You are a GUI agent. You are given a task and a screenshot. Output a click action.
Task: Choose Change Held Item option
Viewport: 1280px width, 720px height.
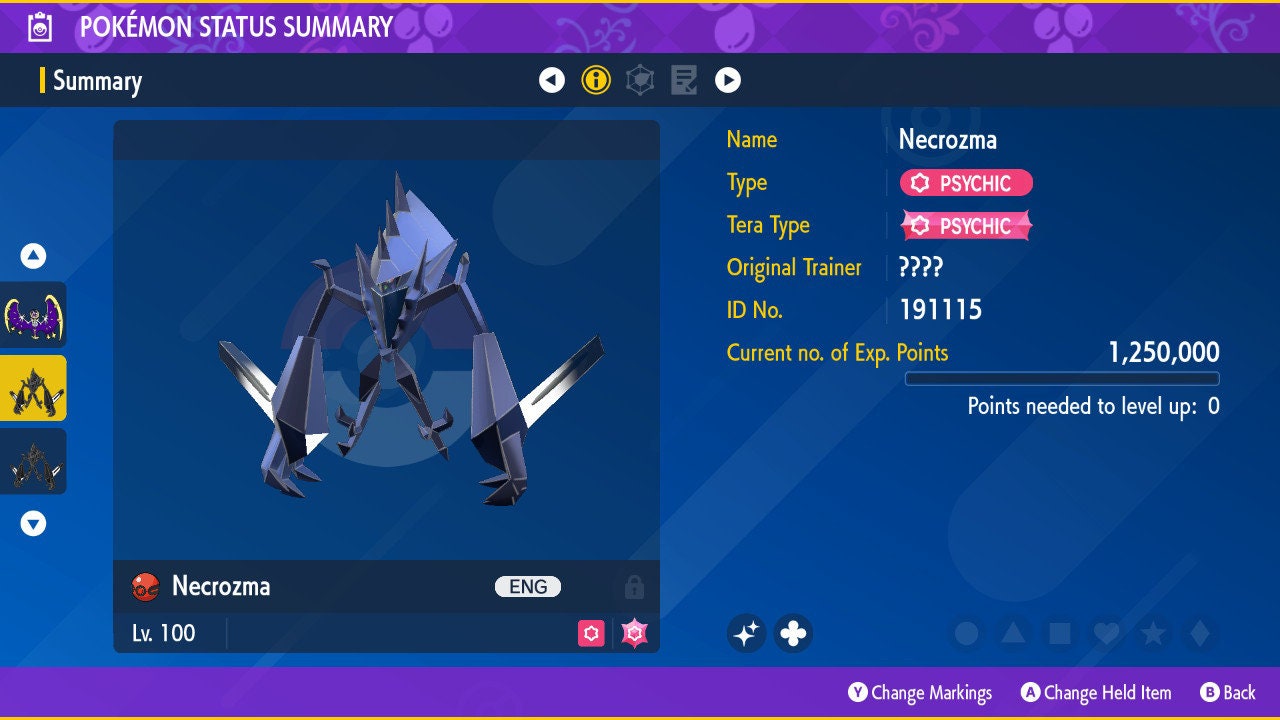[x=1096, y=692]
